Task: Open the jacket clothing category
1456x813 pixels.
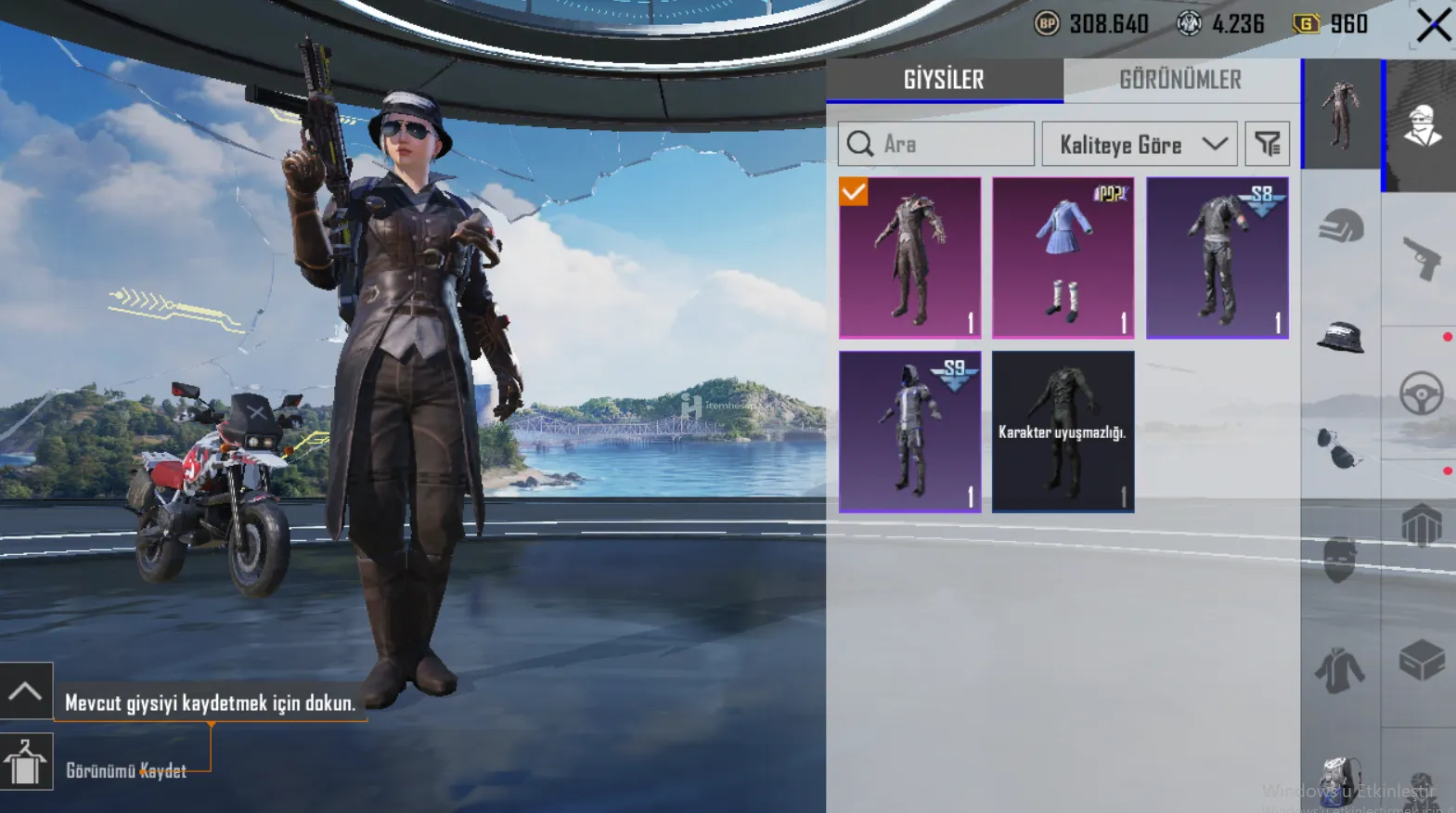Action: point(1339,670)
